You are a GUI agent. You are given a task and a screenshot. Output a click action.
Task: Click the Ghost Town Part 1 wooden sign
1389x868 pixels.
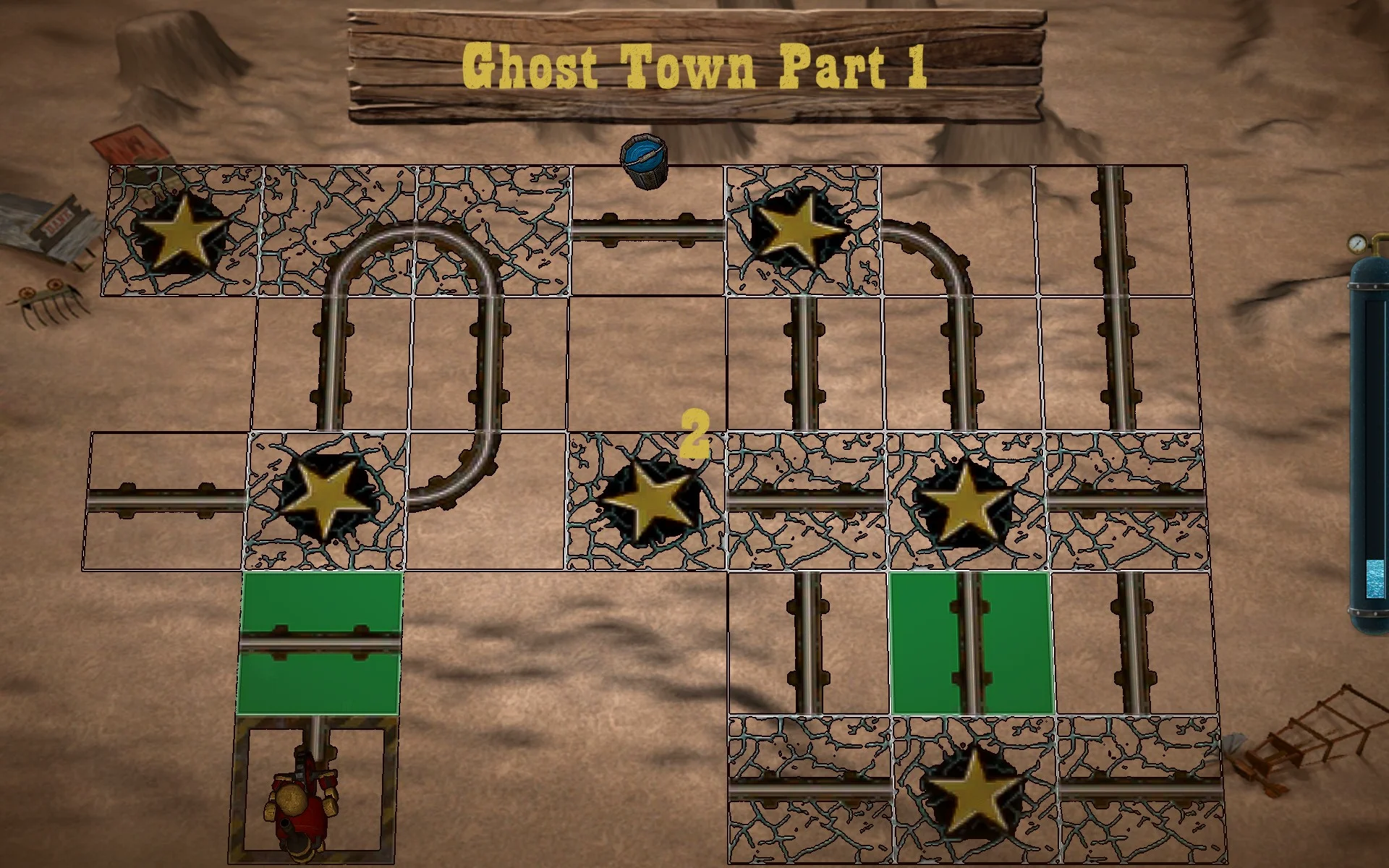tap(694, 65)
